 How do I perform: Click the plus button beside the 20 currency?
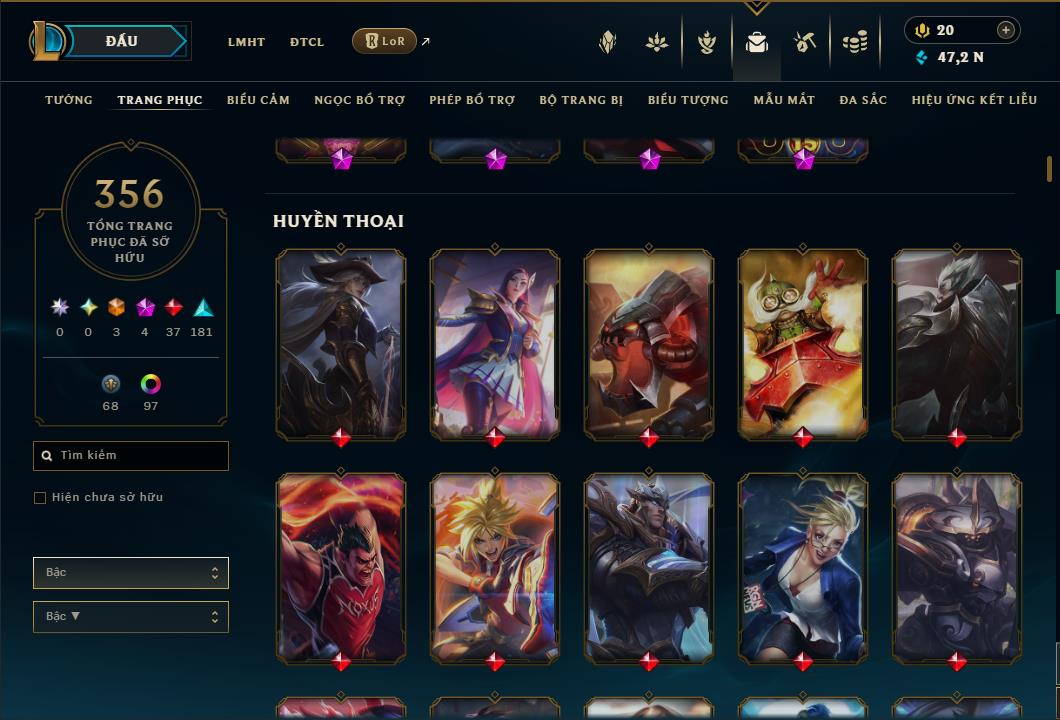coord(1005,30)
